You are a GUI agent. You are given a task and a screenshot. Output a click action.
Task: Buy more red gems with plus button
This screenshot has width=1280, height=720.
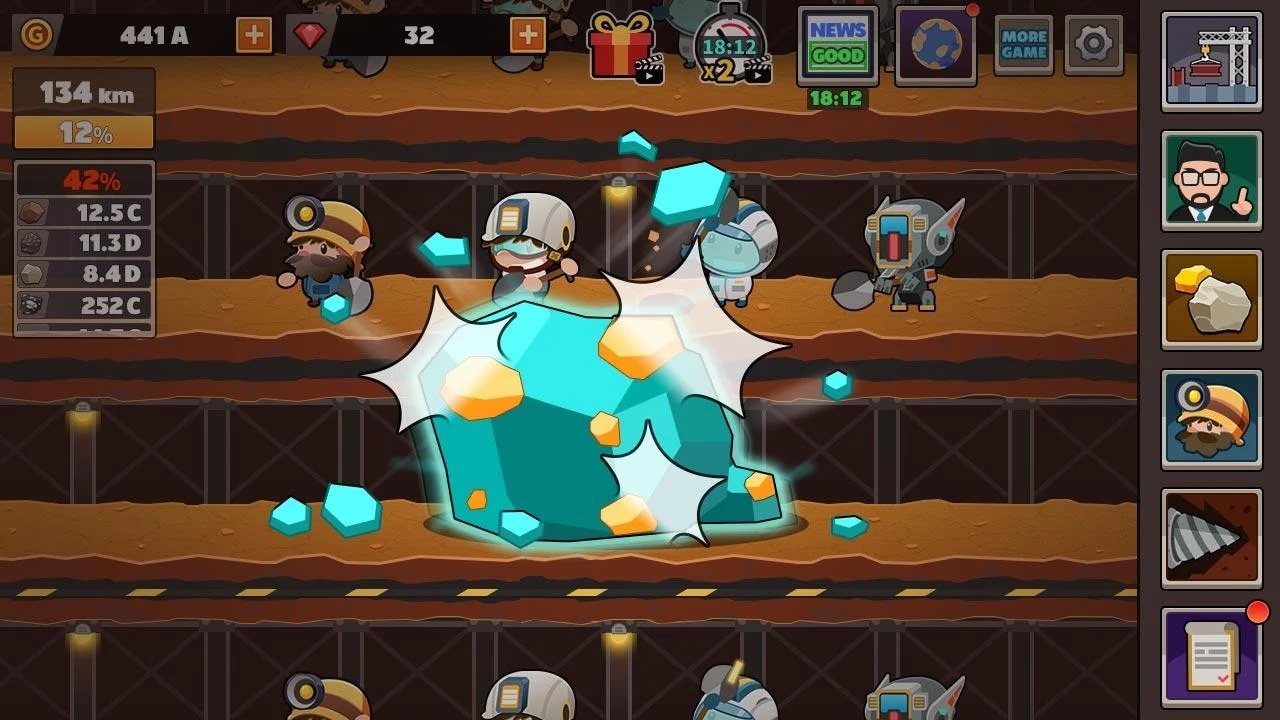pyautogui.click(x=528, y=36)
